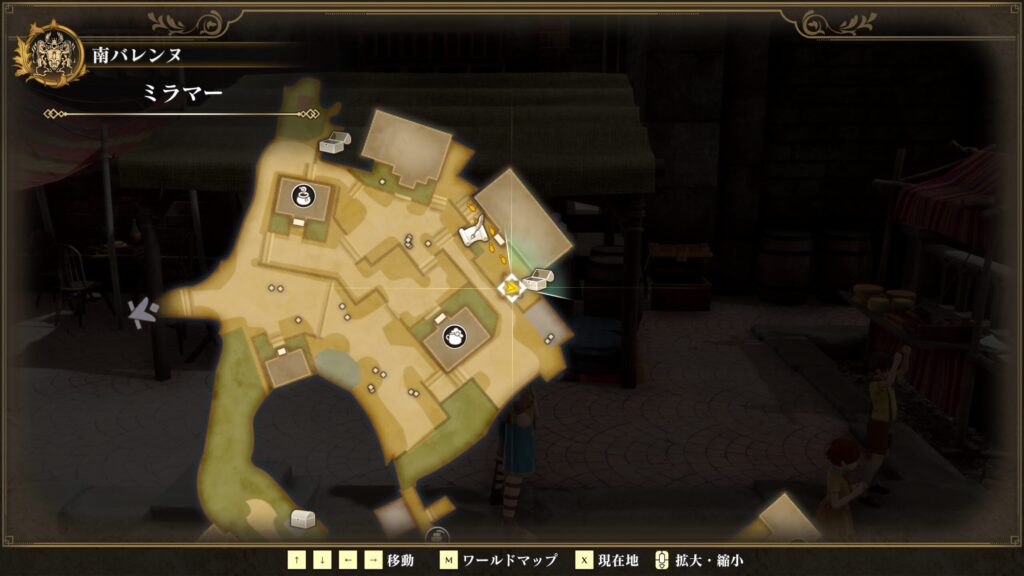Select the opened chest beside the player marker
This screenshot has height=576, width=1024.
tap(535, 280)
